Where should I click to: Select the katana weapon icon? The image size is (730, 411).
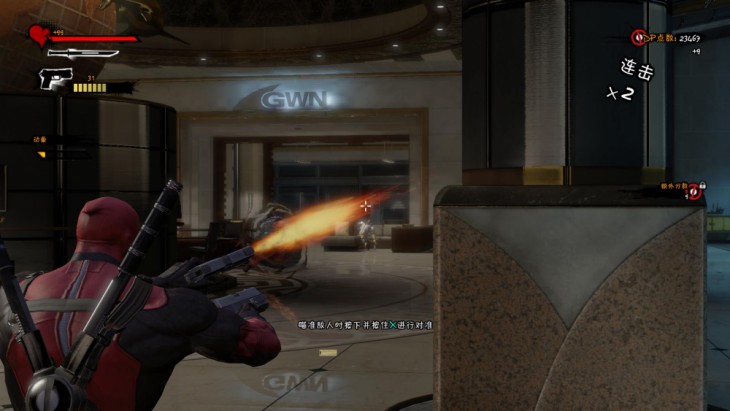83,53
